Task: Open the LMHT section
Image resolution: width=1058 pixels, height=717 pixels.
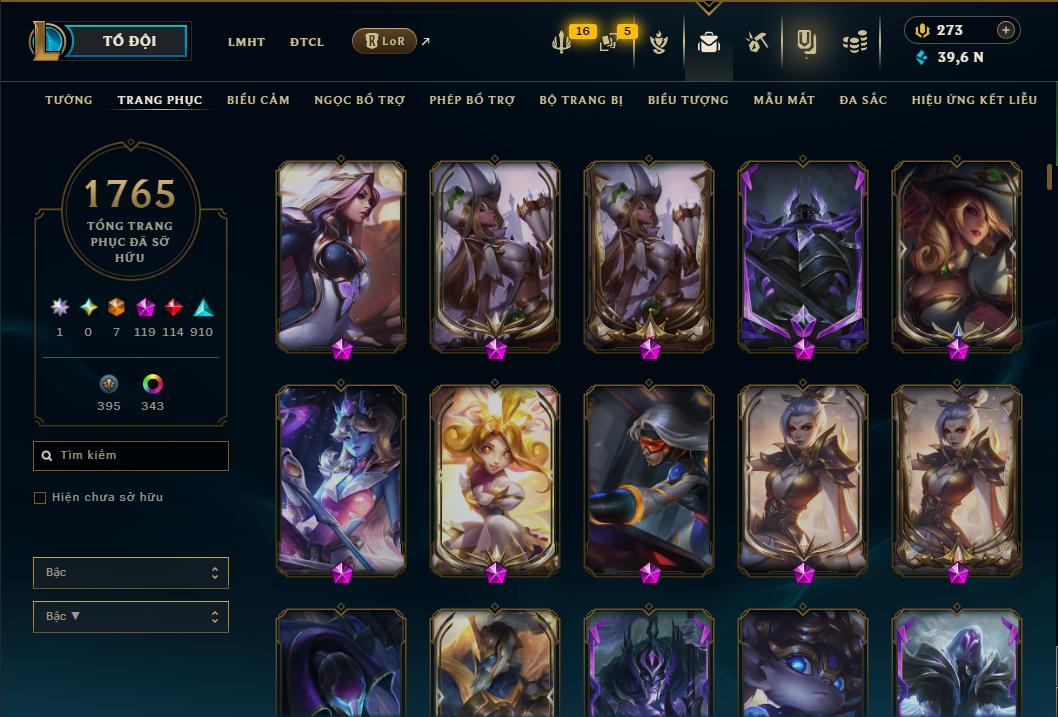Action: (246, 42)
